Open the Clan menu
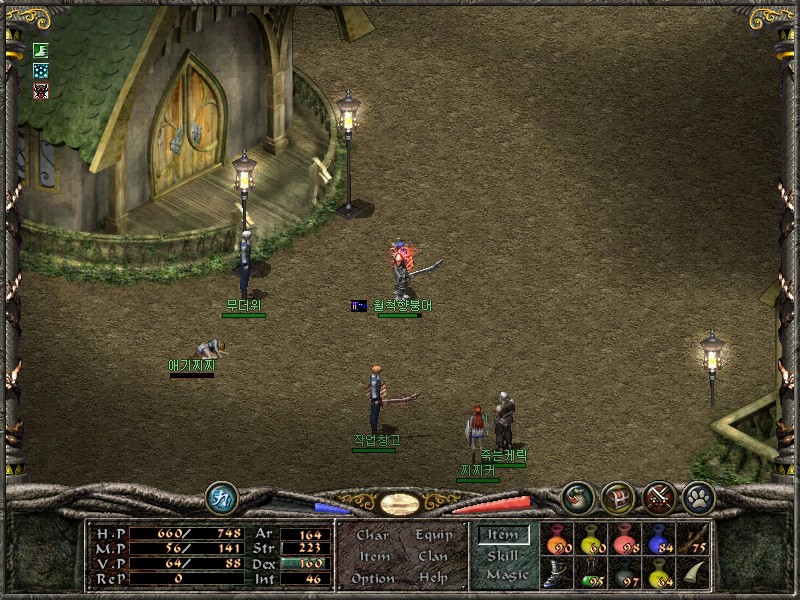The image size is (800, 600). click(x=432, y=556)
